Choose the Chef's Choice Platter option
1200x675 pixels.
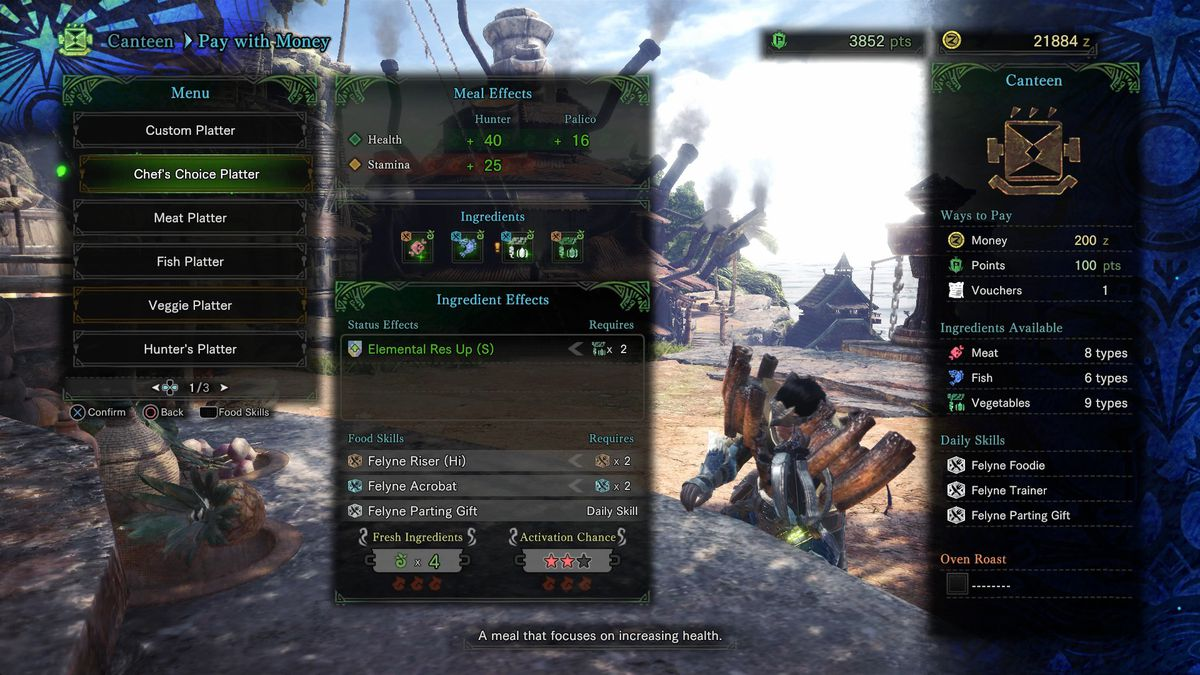click(x=196, y=174)
